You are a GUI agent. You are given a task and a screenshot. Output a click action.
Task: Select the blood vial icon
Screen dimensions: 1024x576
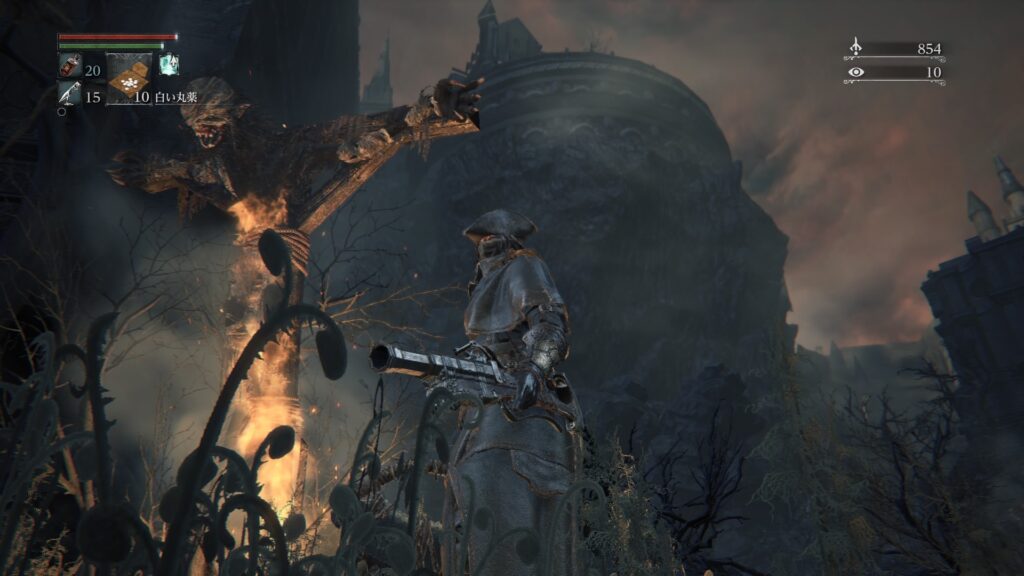pyautogui.click(x=69, y=69)
